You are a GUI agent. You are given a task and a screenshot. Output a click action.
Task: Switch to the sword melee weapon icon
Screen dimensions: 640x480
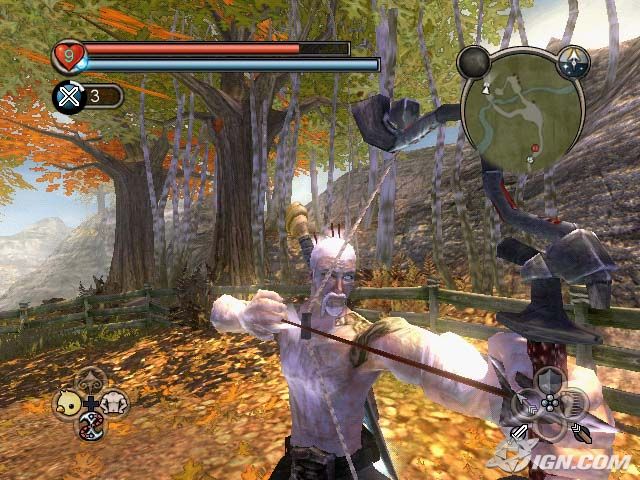tap(520, 433)
